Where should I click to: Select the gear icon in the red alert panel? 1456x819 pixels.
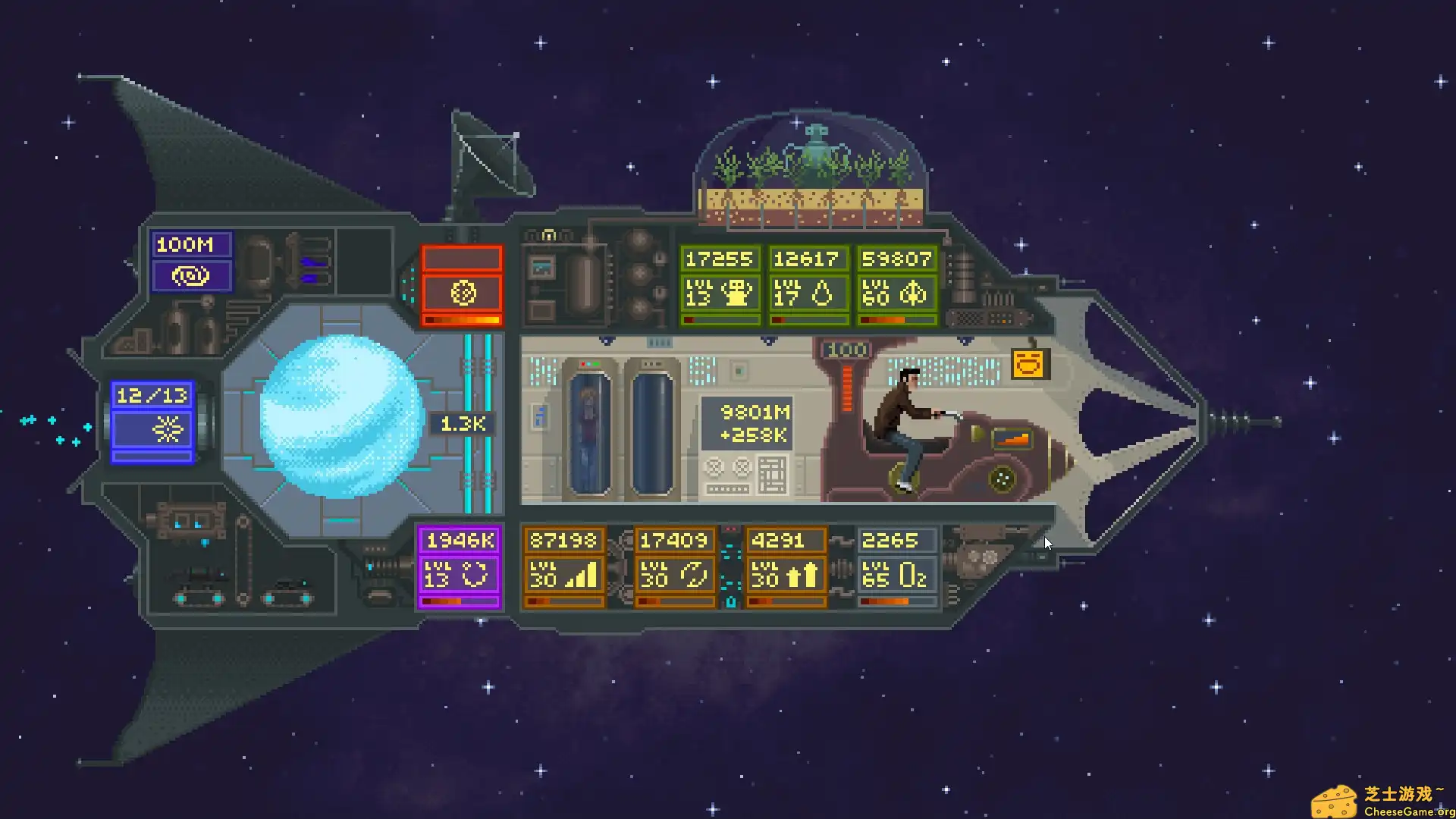[463, 293]
